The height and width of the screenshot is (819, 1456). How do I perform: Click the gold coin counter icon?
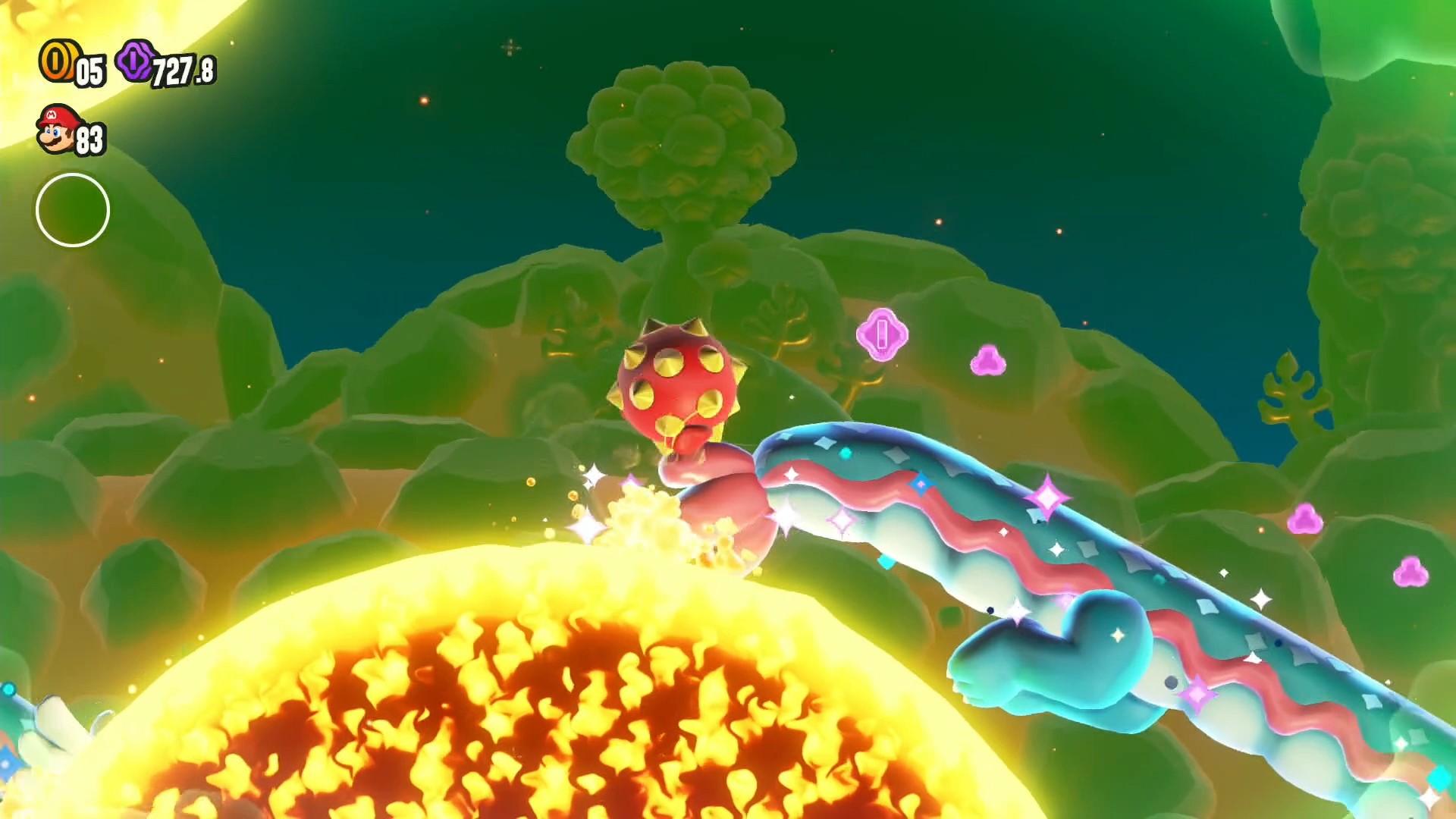tap(56, 62)
